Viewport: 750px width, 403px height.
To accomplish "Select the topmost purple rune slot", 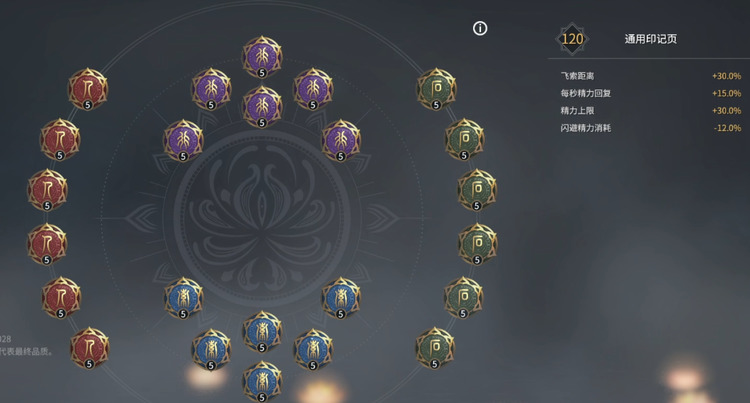I will 262,55.
